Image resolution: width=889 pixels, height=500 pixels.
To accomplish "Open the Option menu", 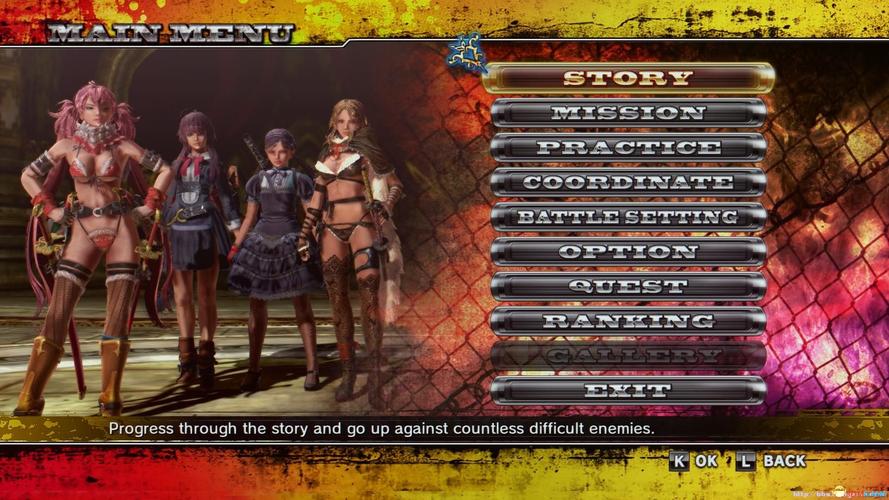I will click(628, 252).
